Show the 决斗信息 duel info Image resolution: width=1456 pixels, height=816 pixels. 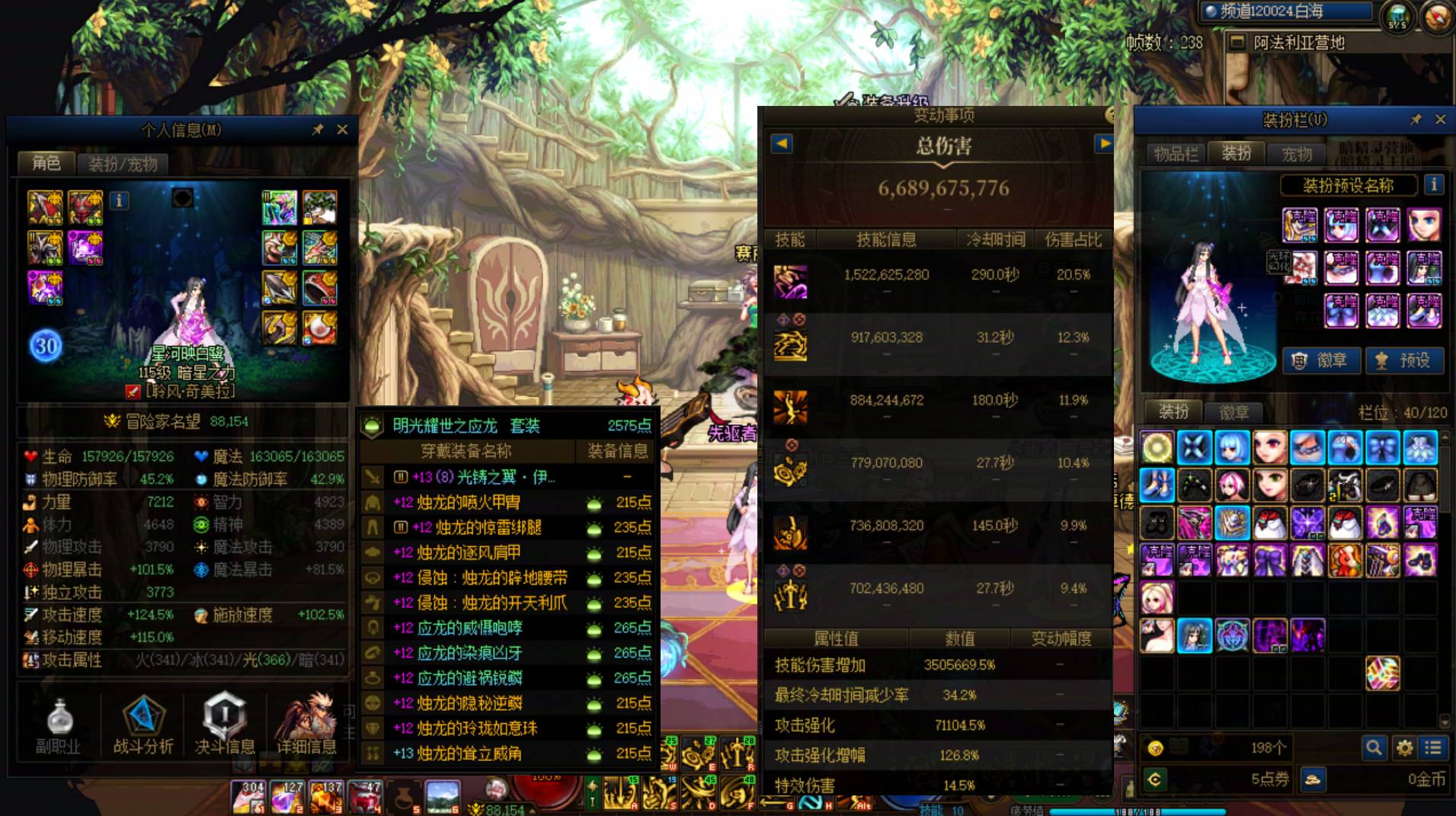(x=224, y=726)
